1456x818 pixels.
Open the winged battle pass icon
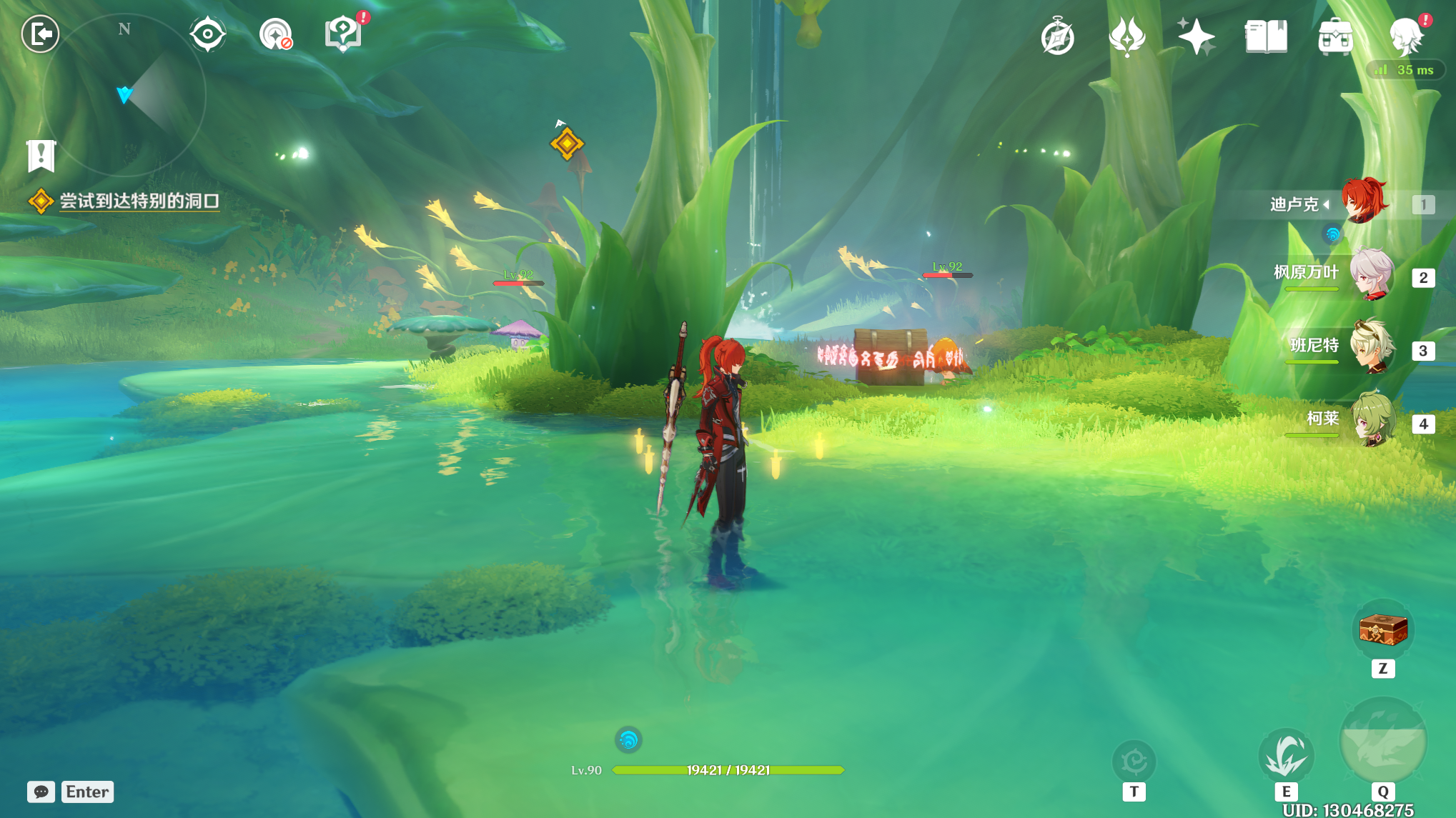click(x=1126, y=36)
